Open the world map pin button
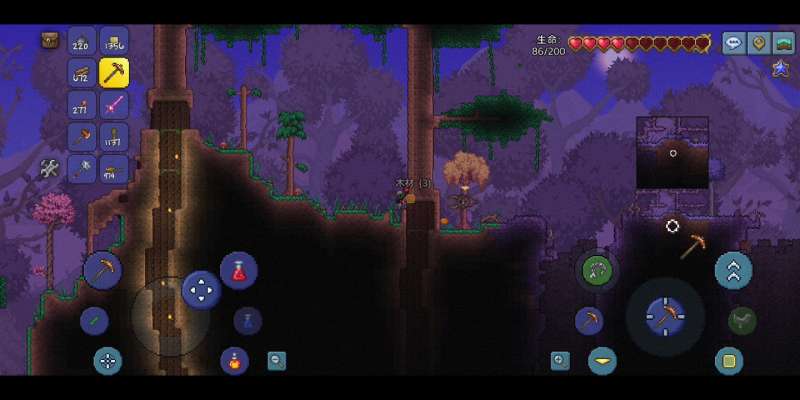Image resolution: width=800 pixels, height=400 pixels. point(759,43)
